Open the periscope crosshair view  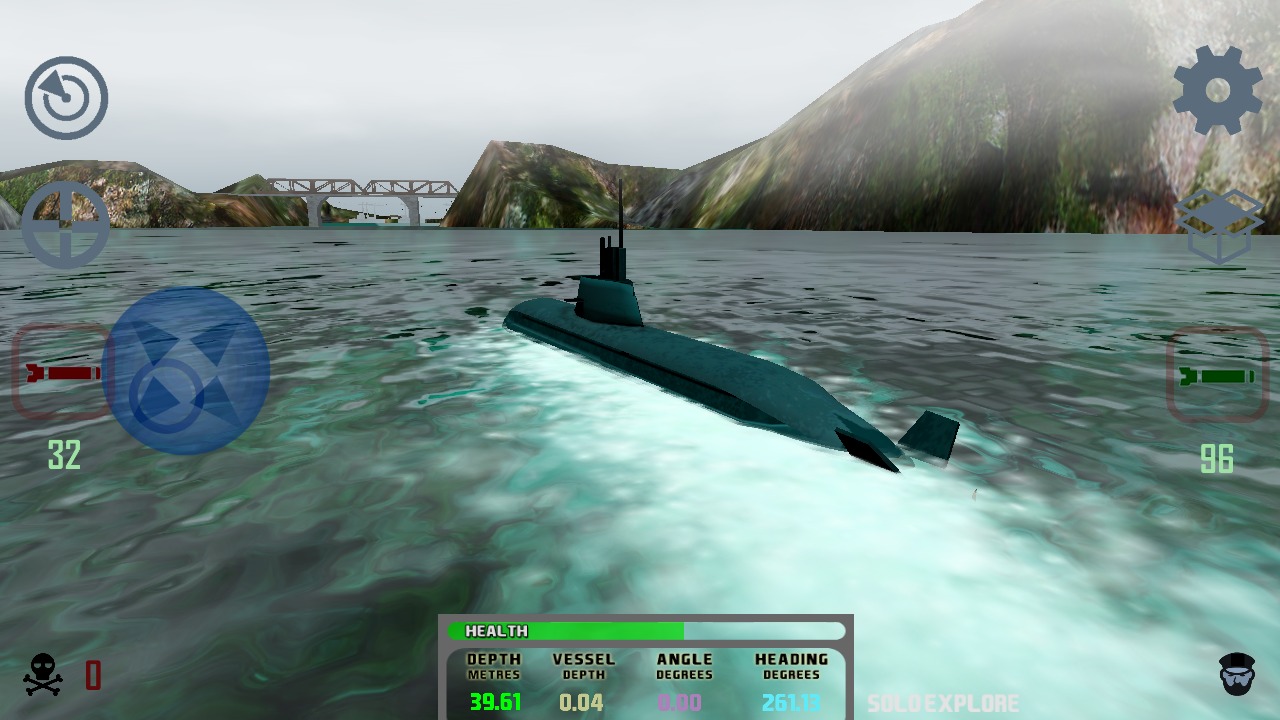[x=66, y=226]
